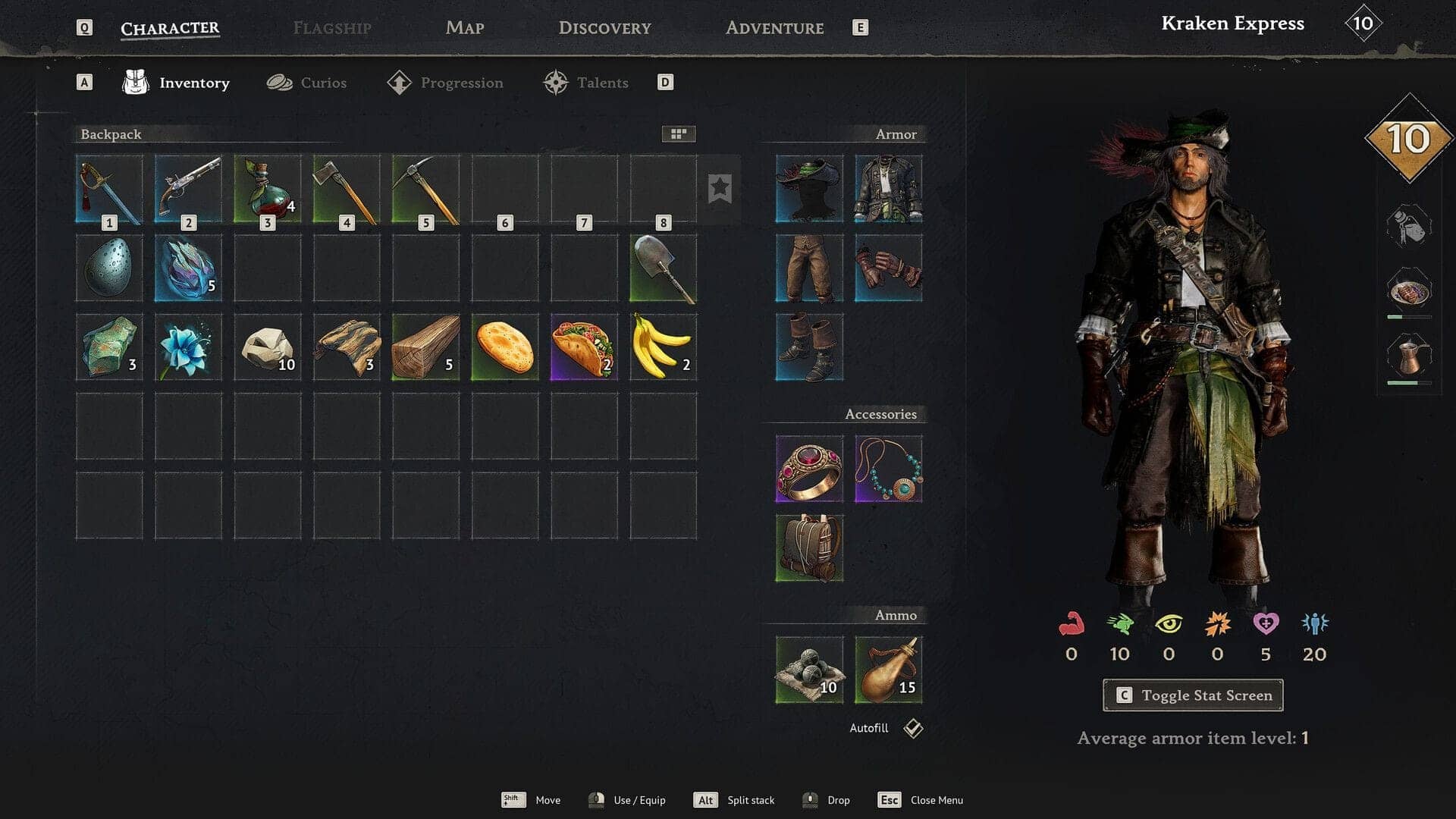Screen dimensions: 1456x819
Task: Open the Curios sub-tab
Action: 307,83
